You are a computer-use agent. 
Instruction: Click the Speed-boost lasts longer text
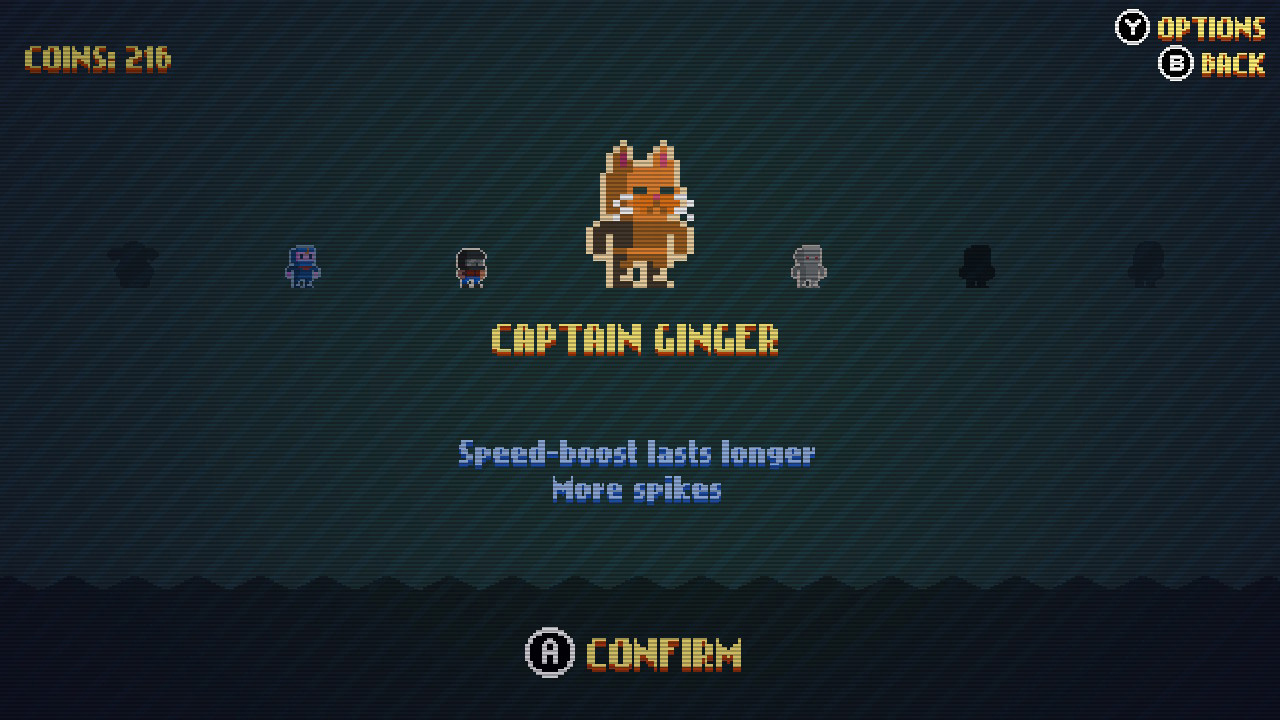[x=636, y=453]
